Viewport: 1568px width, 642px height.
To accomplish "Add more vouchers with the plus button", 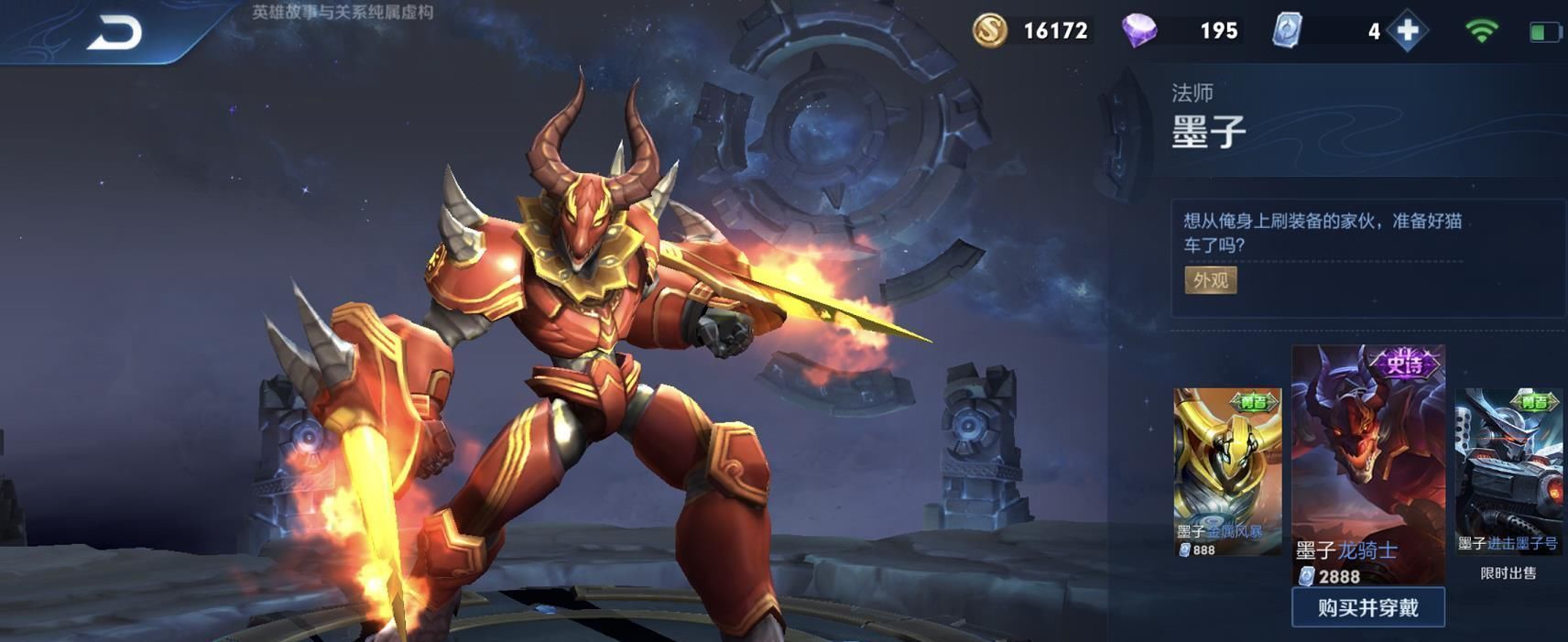I will click(1407, 31).
